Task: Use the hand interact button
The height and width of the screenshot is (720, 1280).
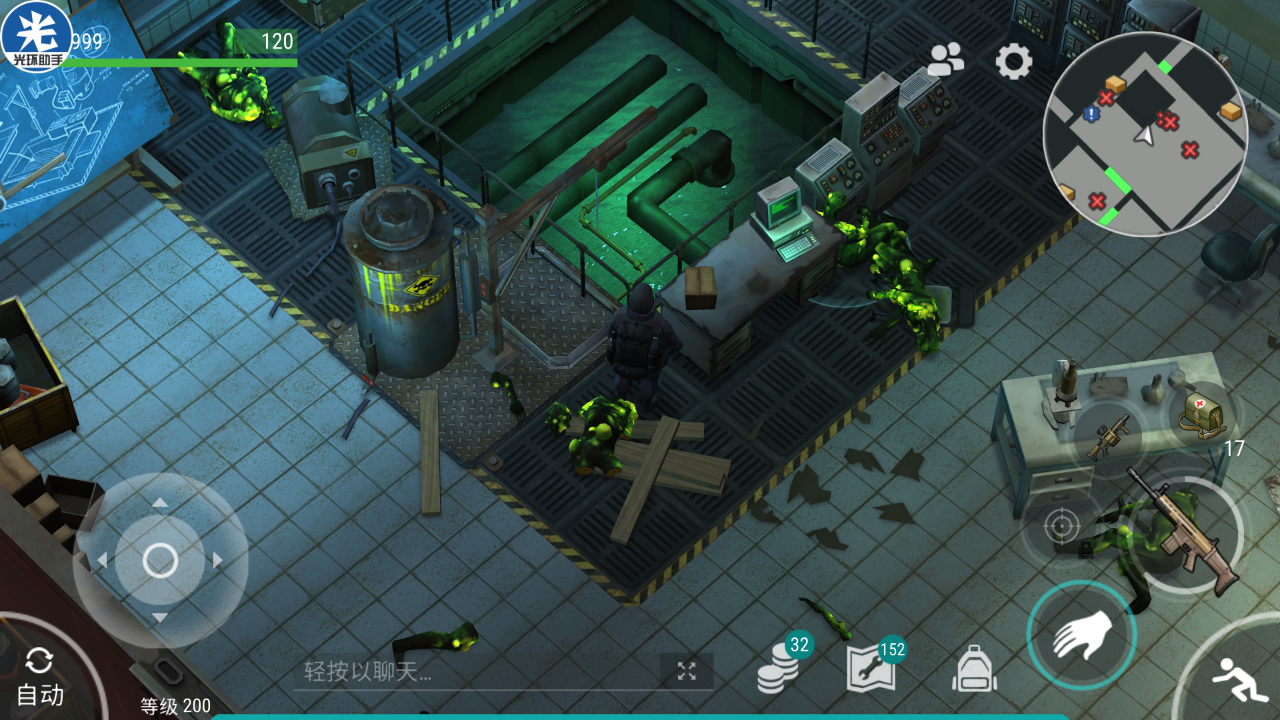Action: [1081, 635]
